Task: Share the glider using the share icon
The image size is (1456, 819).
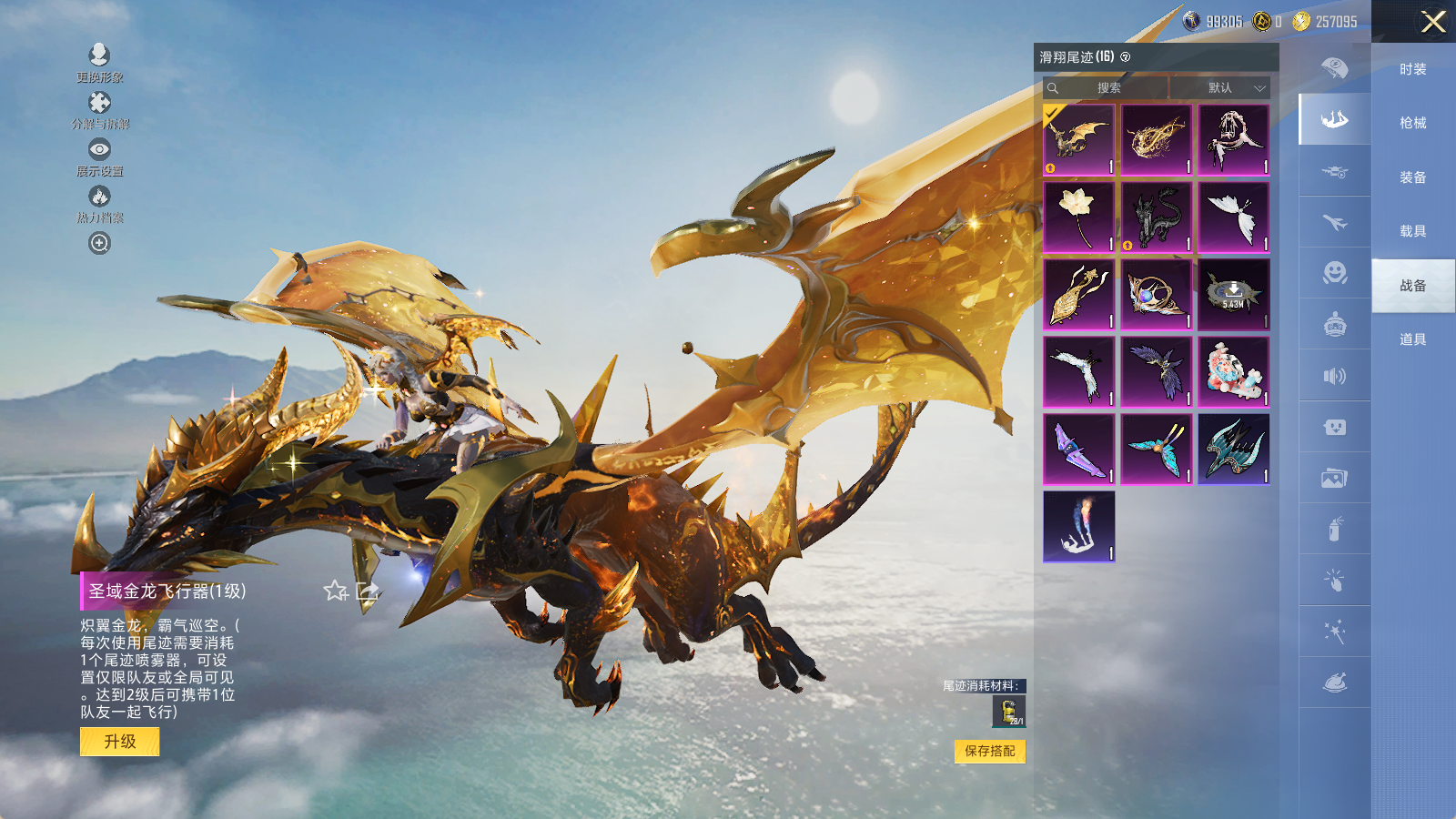Action: coord(368,591)
